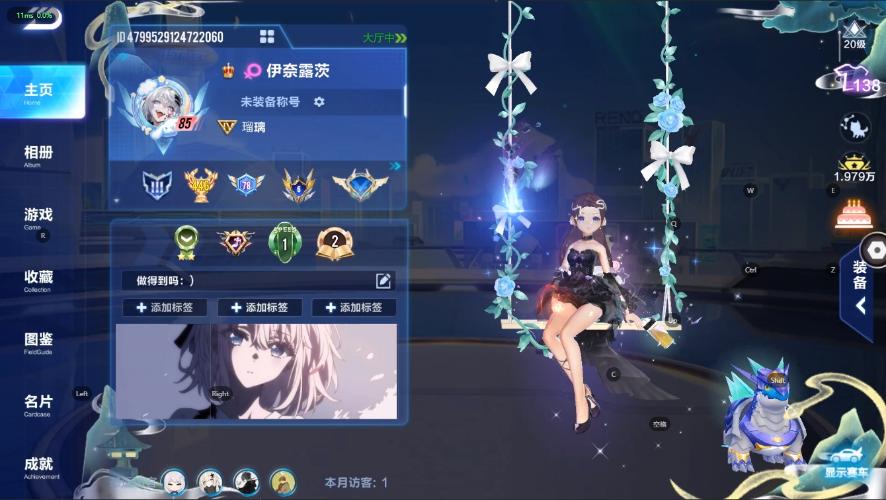Screen dimensions: 886x500
Task: Open the 名片 Cardcase tab
Action: [x=39, y=403]
